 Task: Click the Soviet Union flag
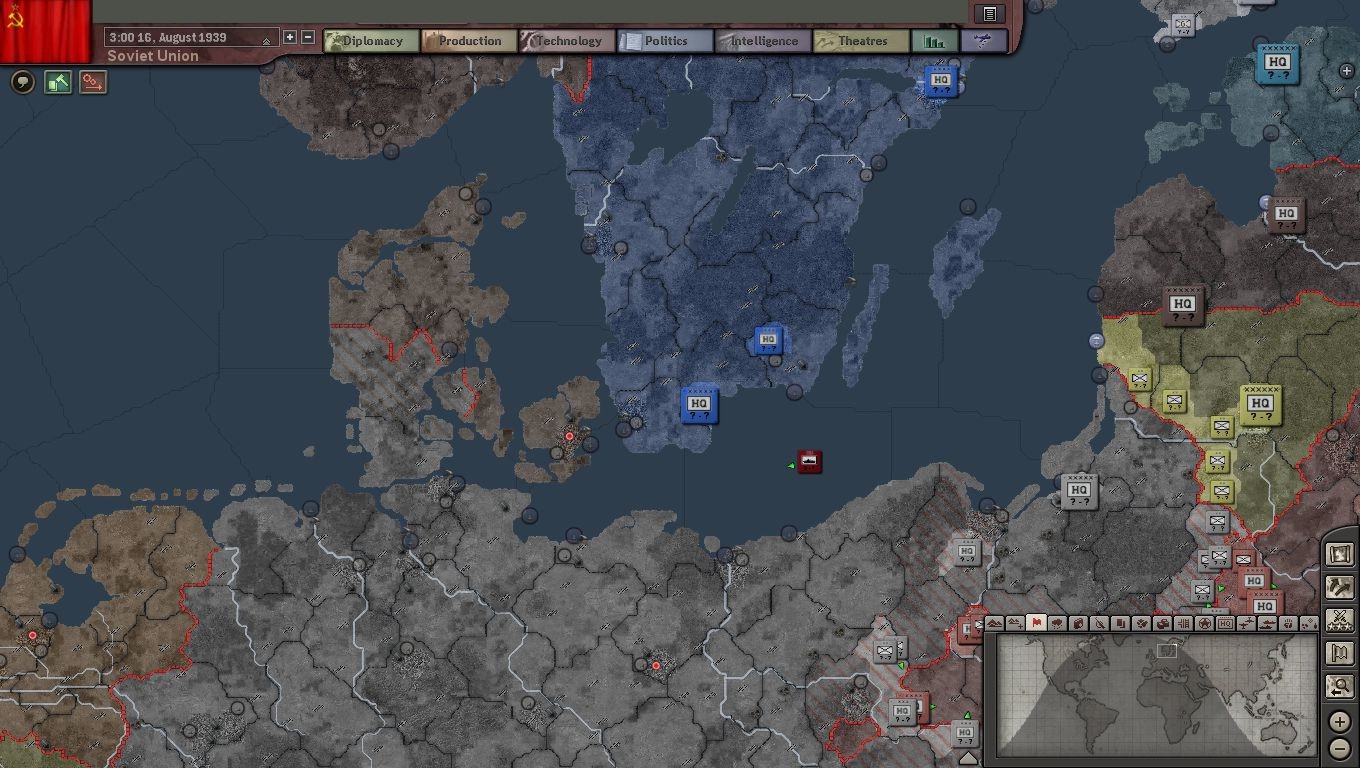coord(45,30)
